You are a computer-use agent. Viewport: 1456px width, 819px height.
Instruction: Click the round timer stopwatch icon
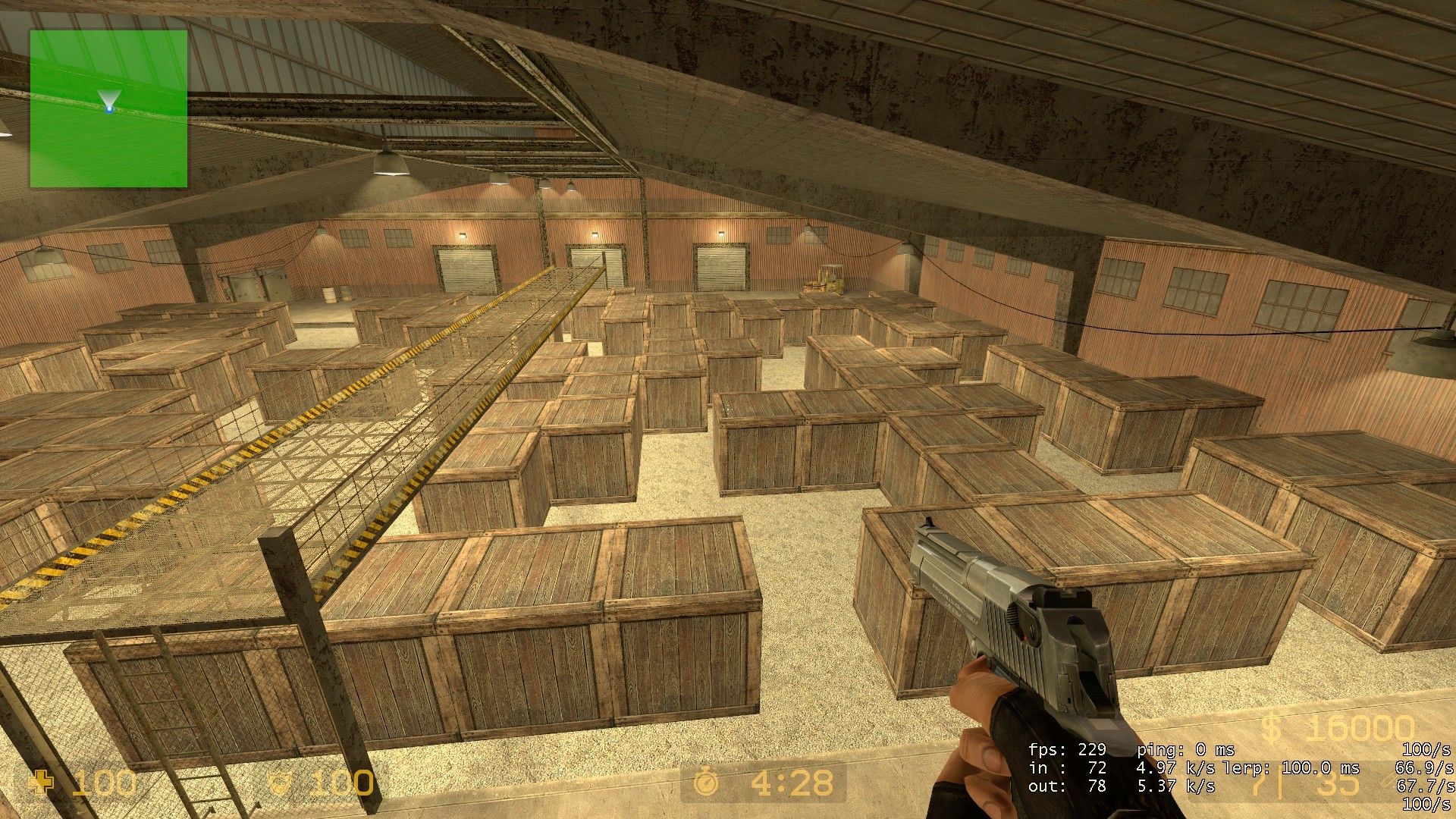point(704,781)
